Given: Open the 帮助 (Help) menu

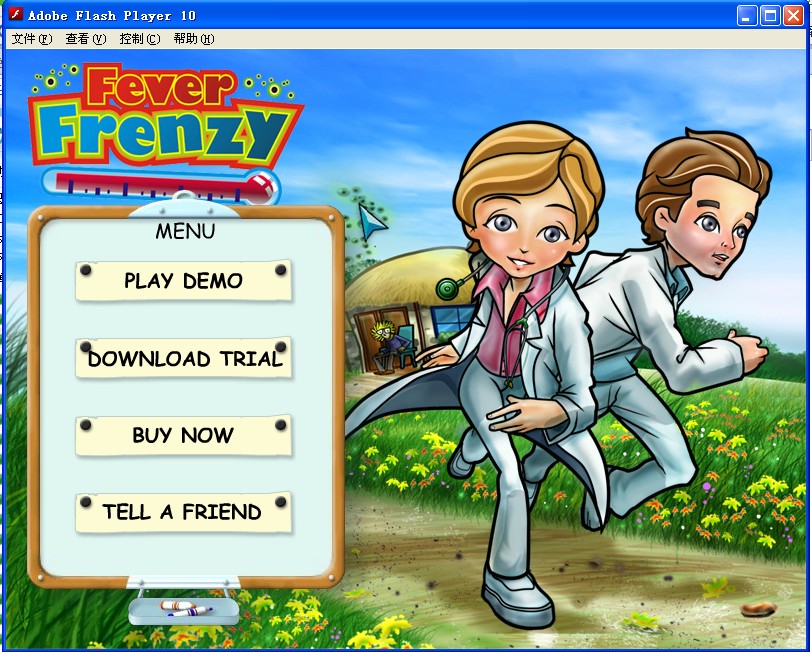Looking at the screenshot, I should (x=193, y=39).
